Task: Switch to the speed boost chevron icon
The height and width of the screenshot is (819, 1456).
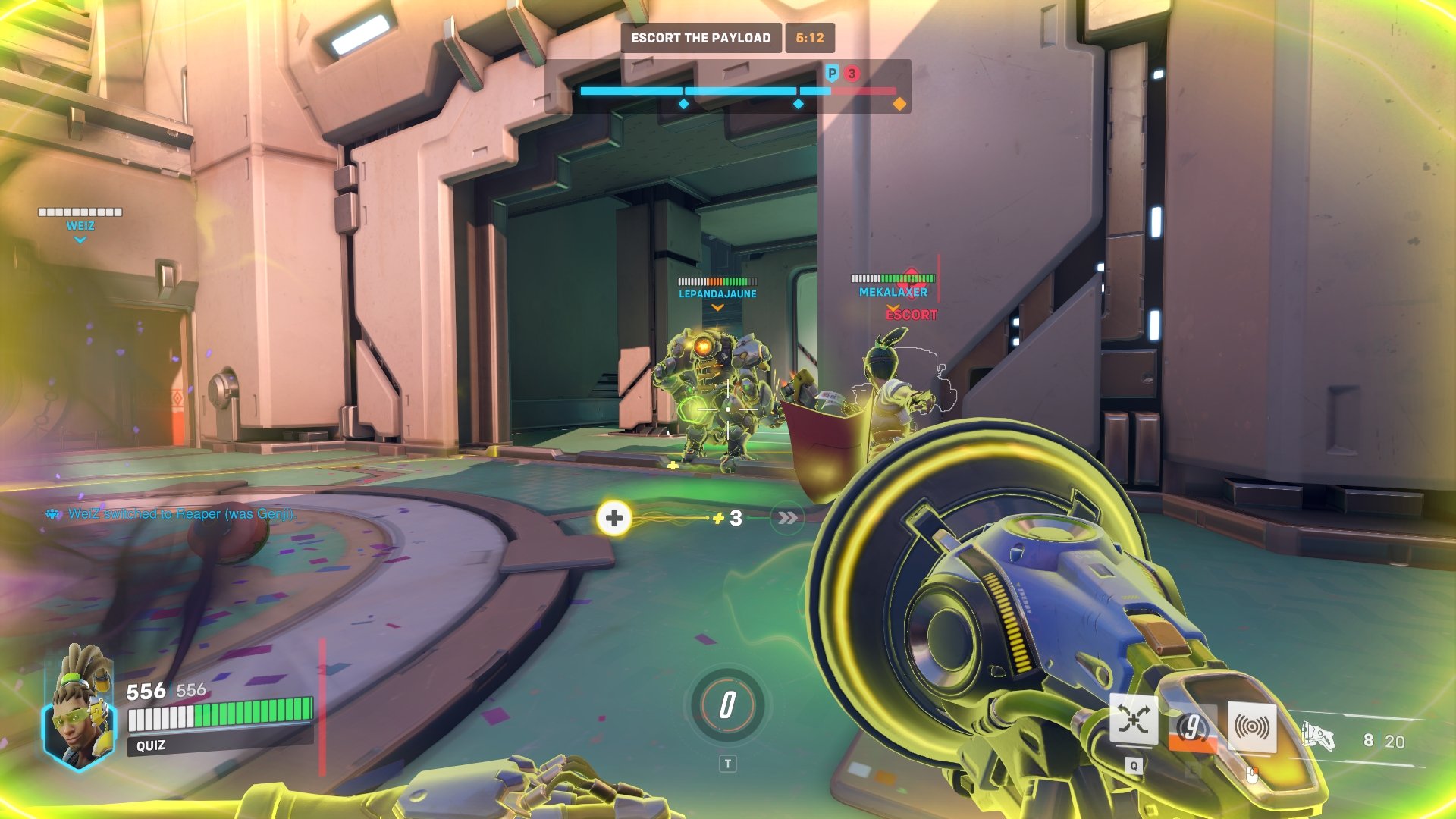Action: pyautogui.click(x=787, y=518)
